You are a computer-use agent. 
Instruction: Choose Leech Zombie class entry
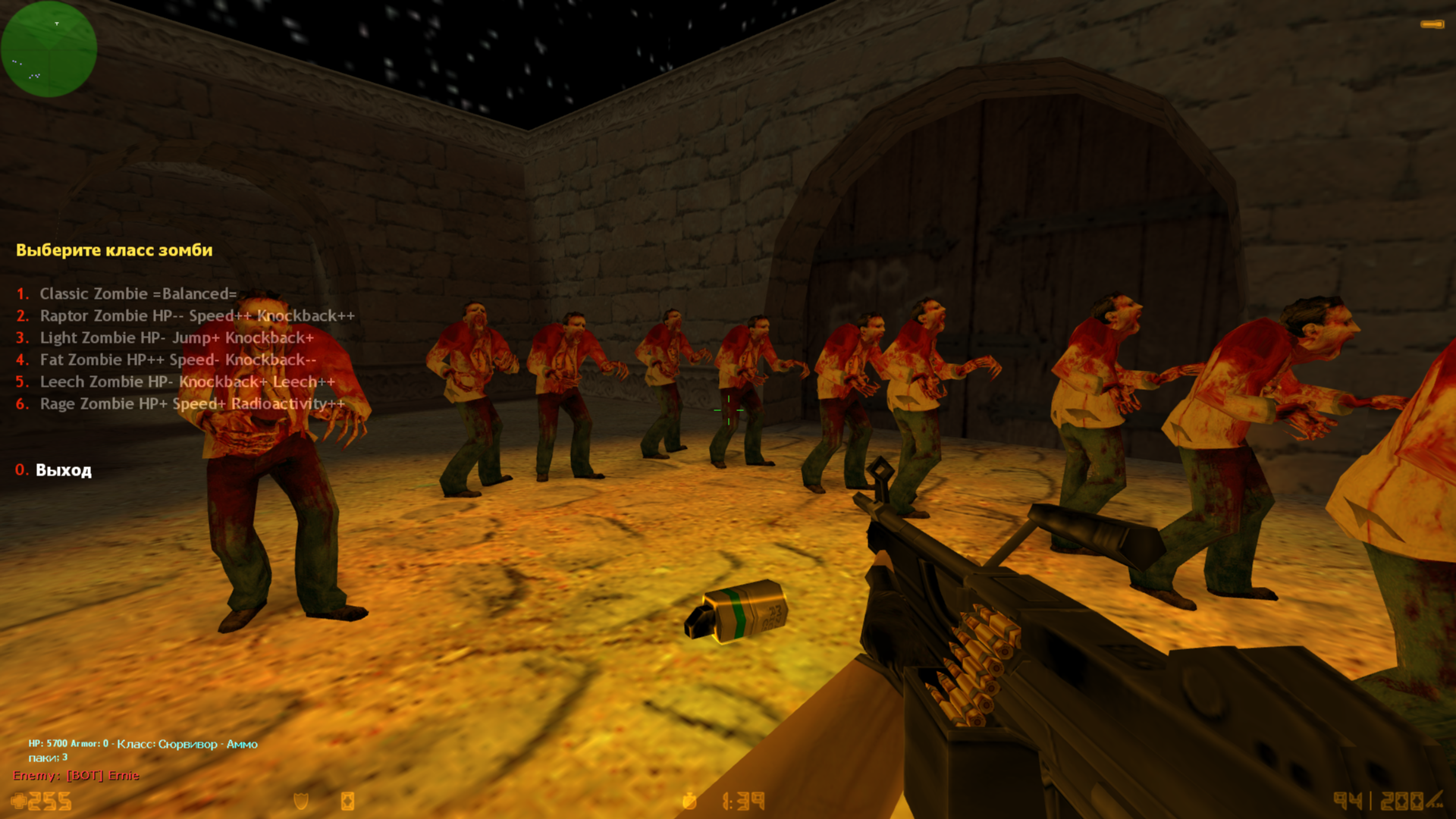tap(187, 382)
